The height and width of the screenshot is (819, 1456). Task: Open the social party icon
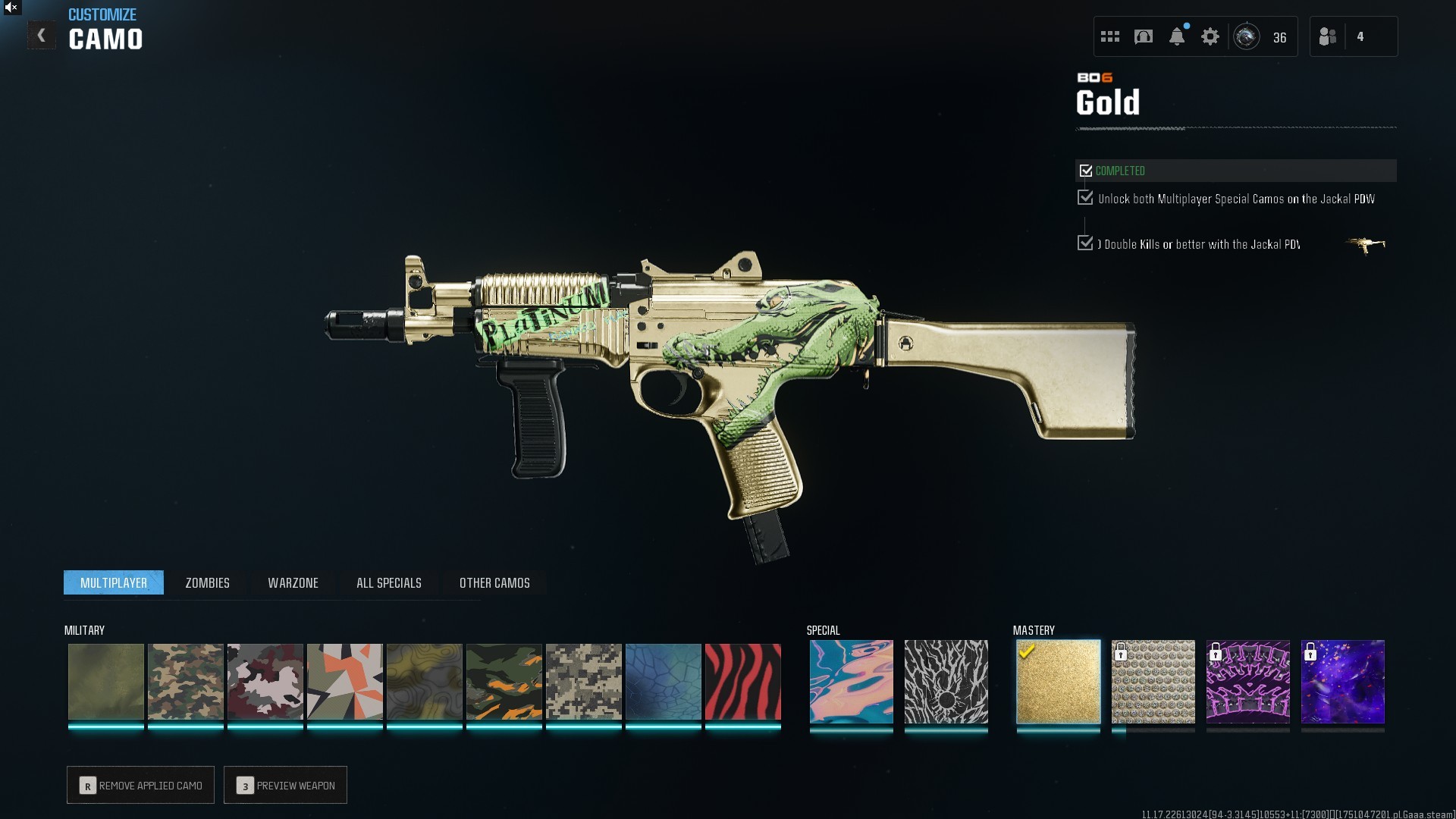tap(1328, 36)
